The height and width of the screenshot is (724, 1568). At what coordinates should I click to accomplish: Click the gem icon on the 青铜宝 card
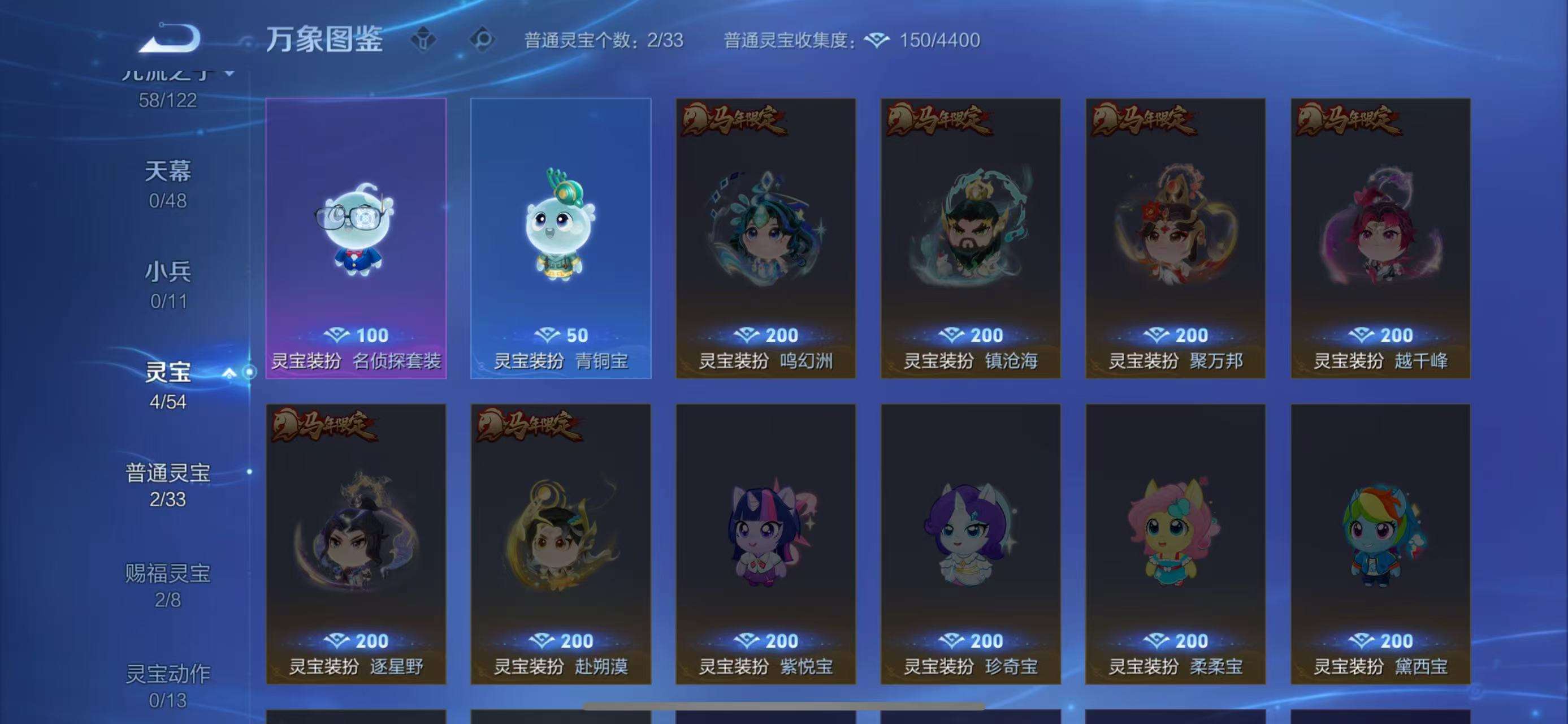[548, 335]
